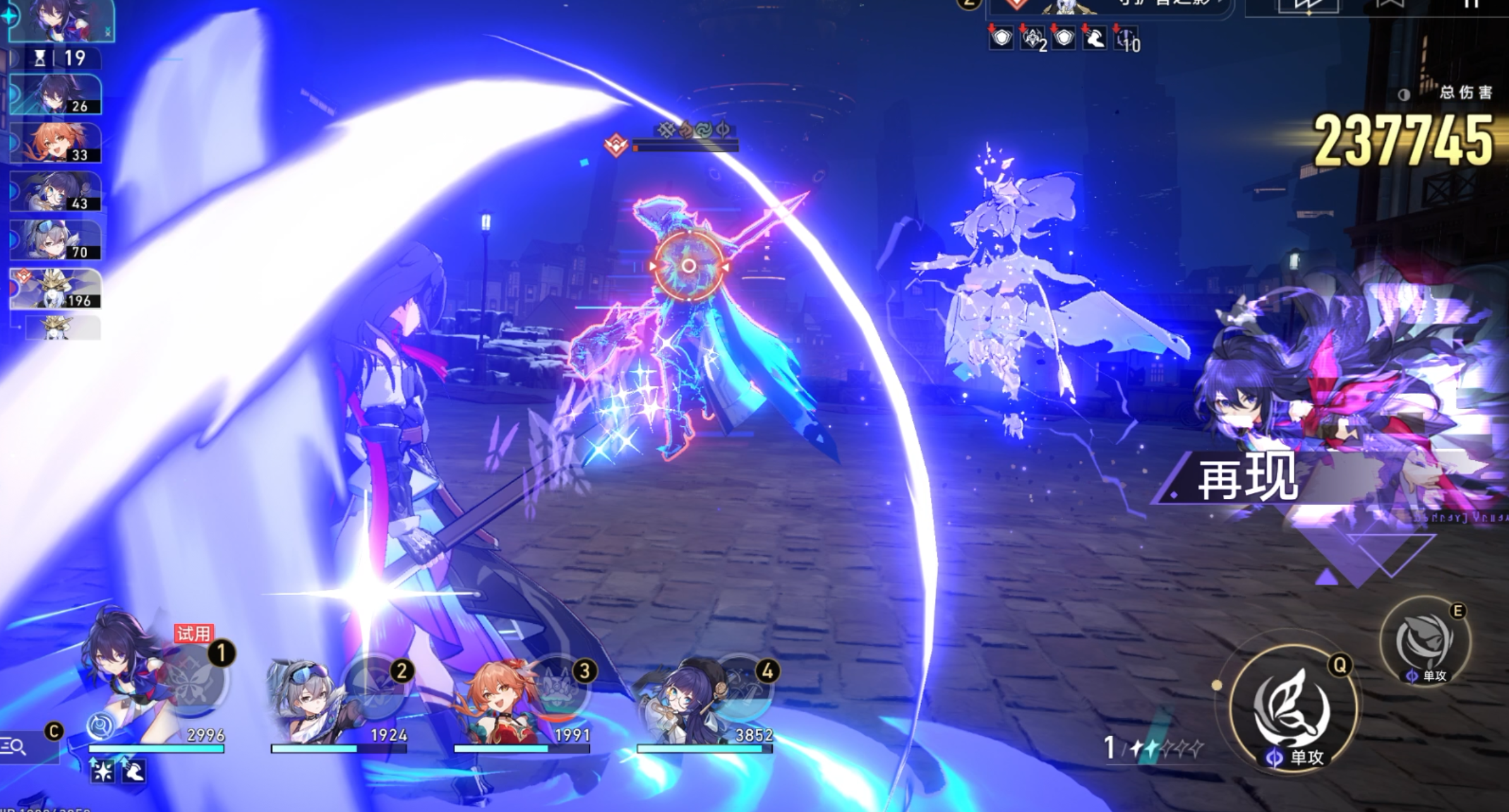Inspect the boss entry in turn order
Viewport: 1509px width, 812px height.
56,289
